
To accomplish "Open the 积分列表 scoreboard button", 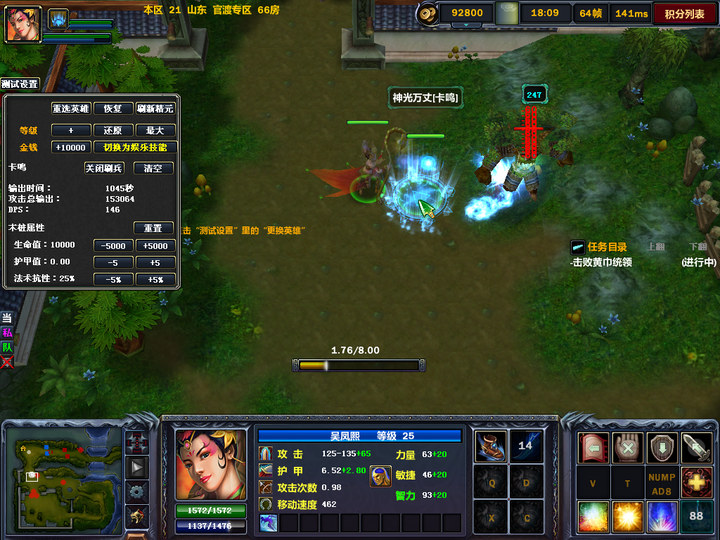I will [x=684, y=13].
